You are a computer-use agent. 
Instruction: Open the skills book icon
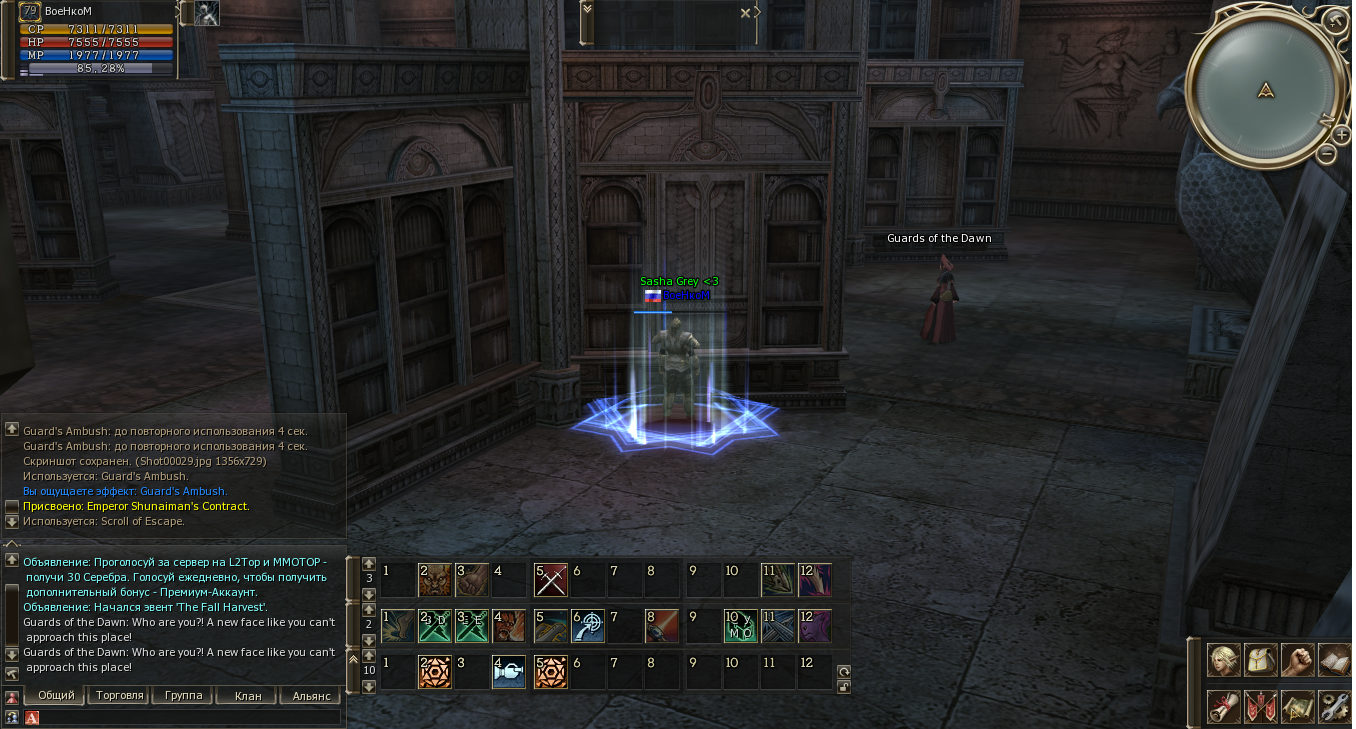[1334, 660]
